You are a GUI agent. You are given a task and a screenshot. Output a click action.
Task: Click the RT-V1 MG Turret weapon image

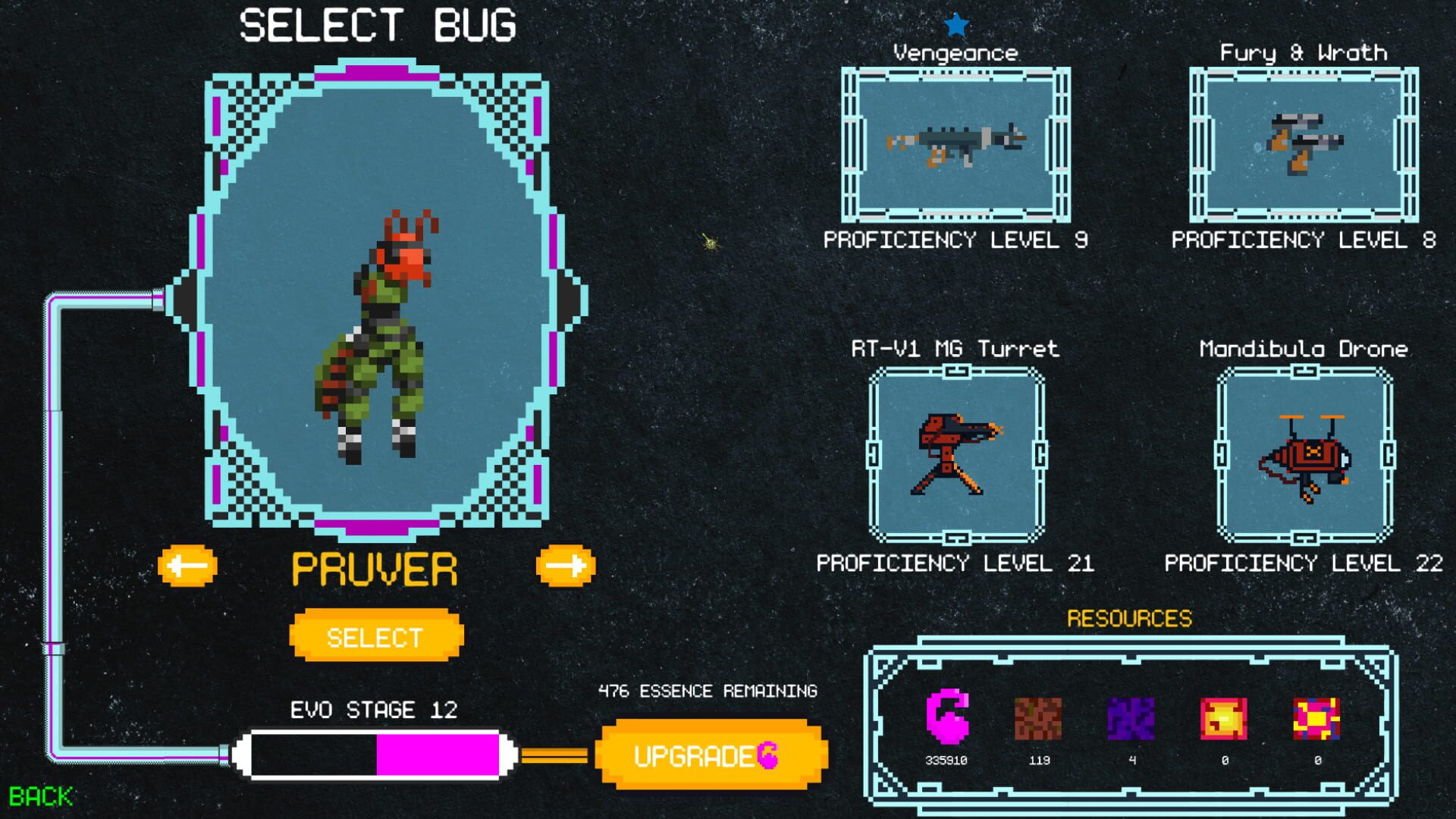[x=957, y=455]
